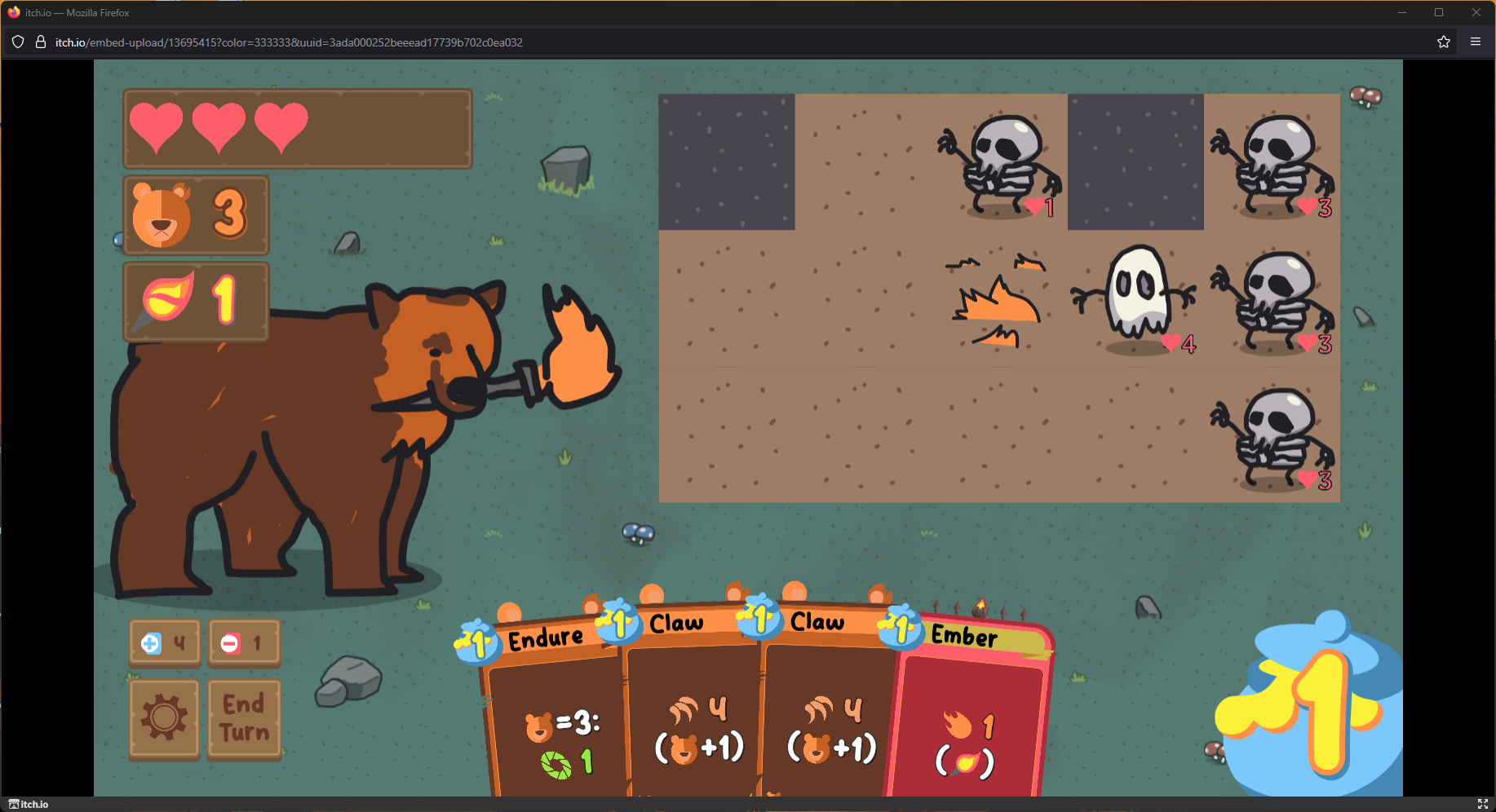This screenshot has width=1496, height=812.
Task: Toggle itch.io fullscreen mode
Action: click(x=1482, y=804)
